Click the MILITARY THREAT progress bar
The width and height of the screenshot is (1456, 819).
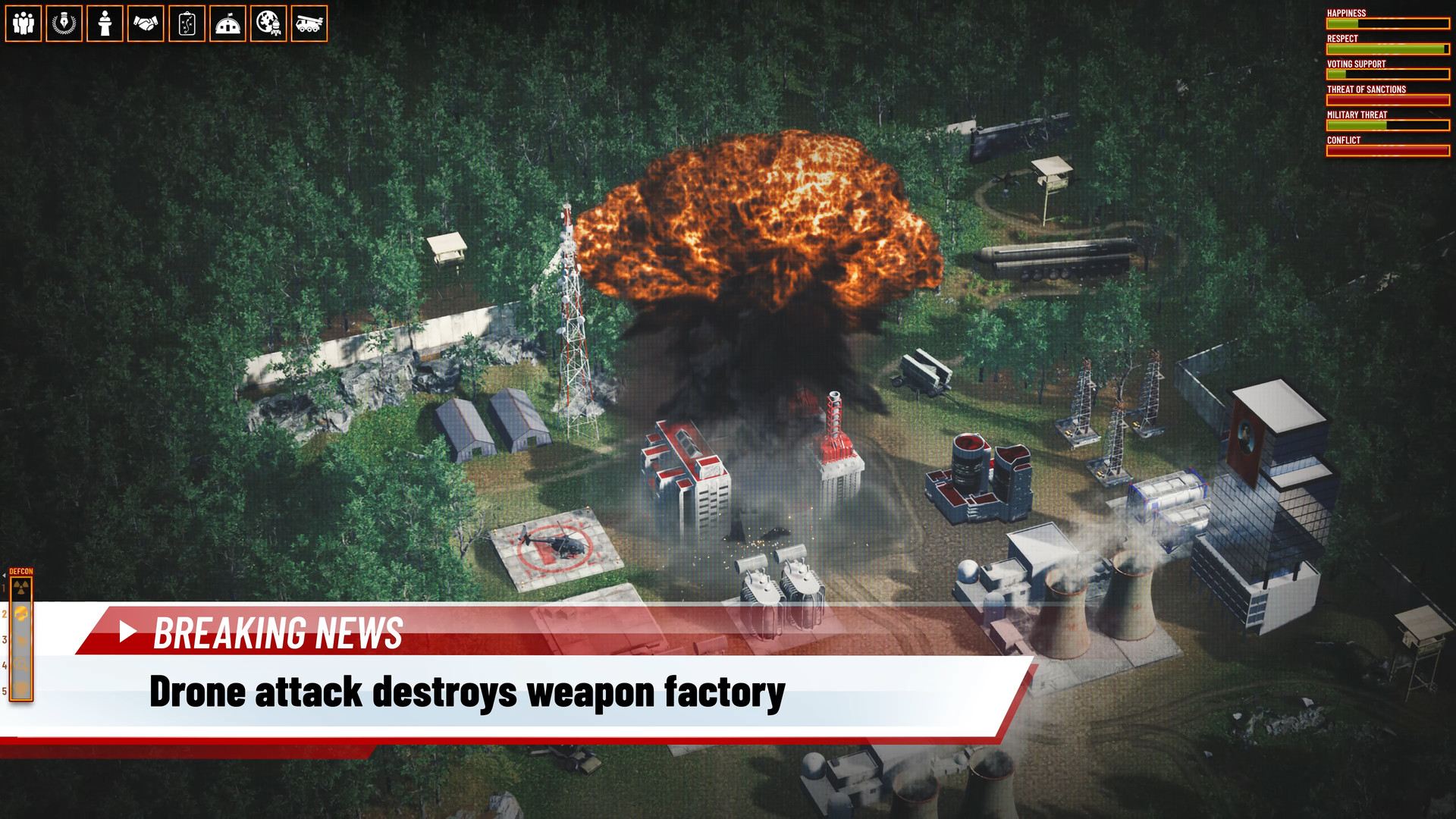[x=1388, y=125]
